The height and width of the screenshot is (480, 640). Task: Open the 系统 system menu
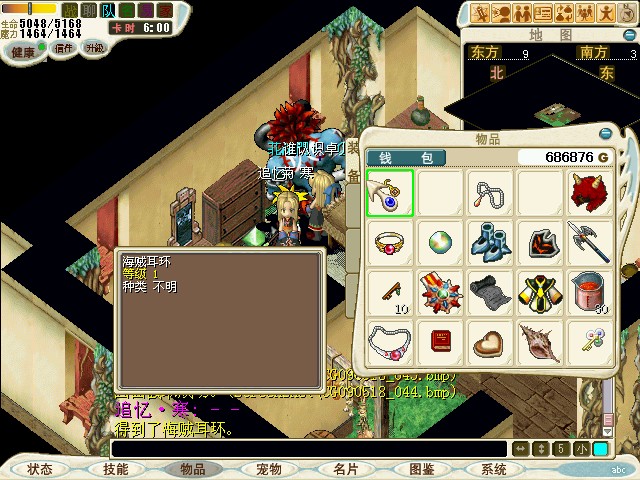[494, 469]
